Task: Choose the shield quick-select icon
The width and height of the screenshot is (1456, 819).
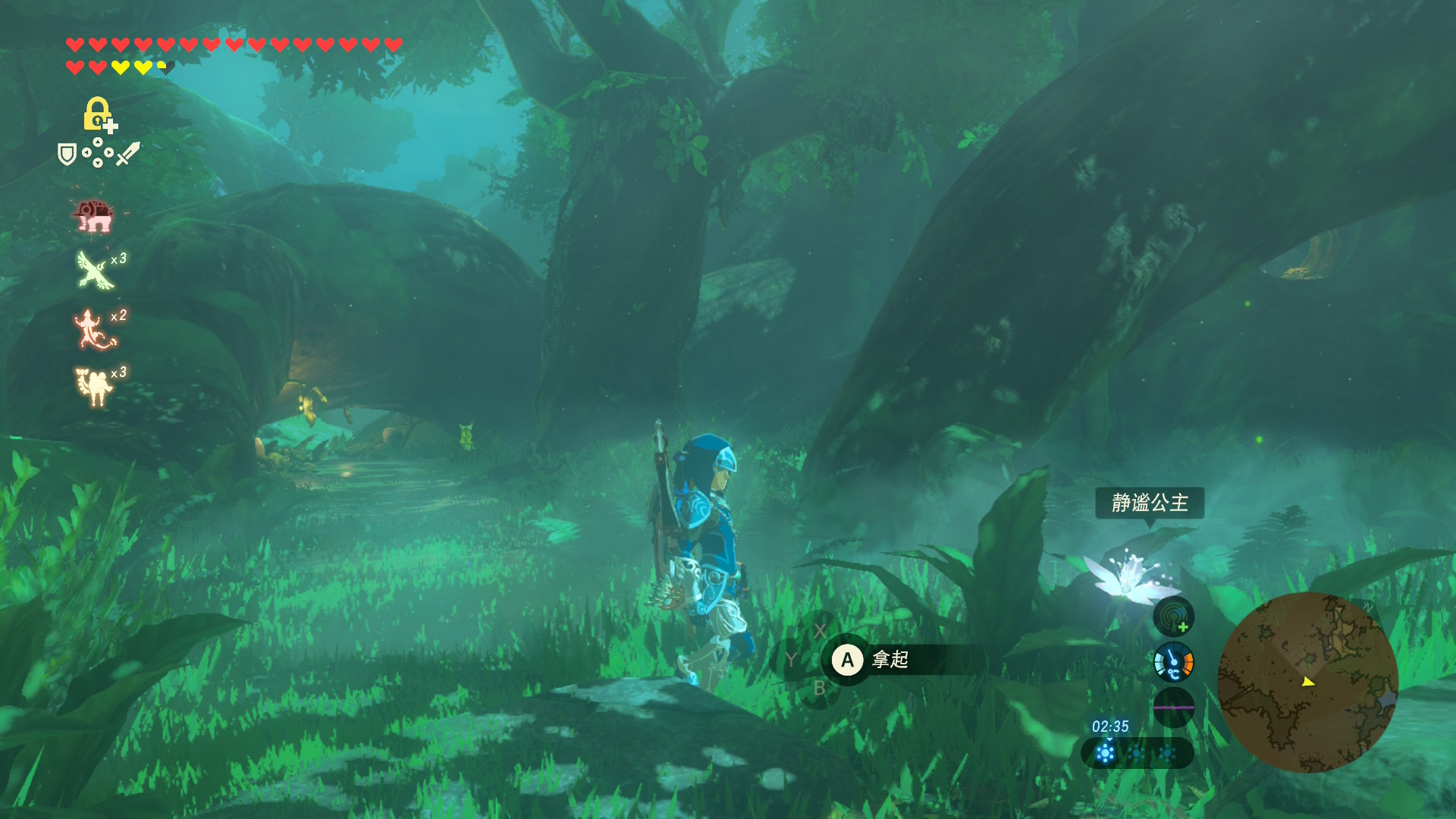Action: (x=67, y=155)
